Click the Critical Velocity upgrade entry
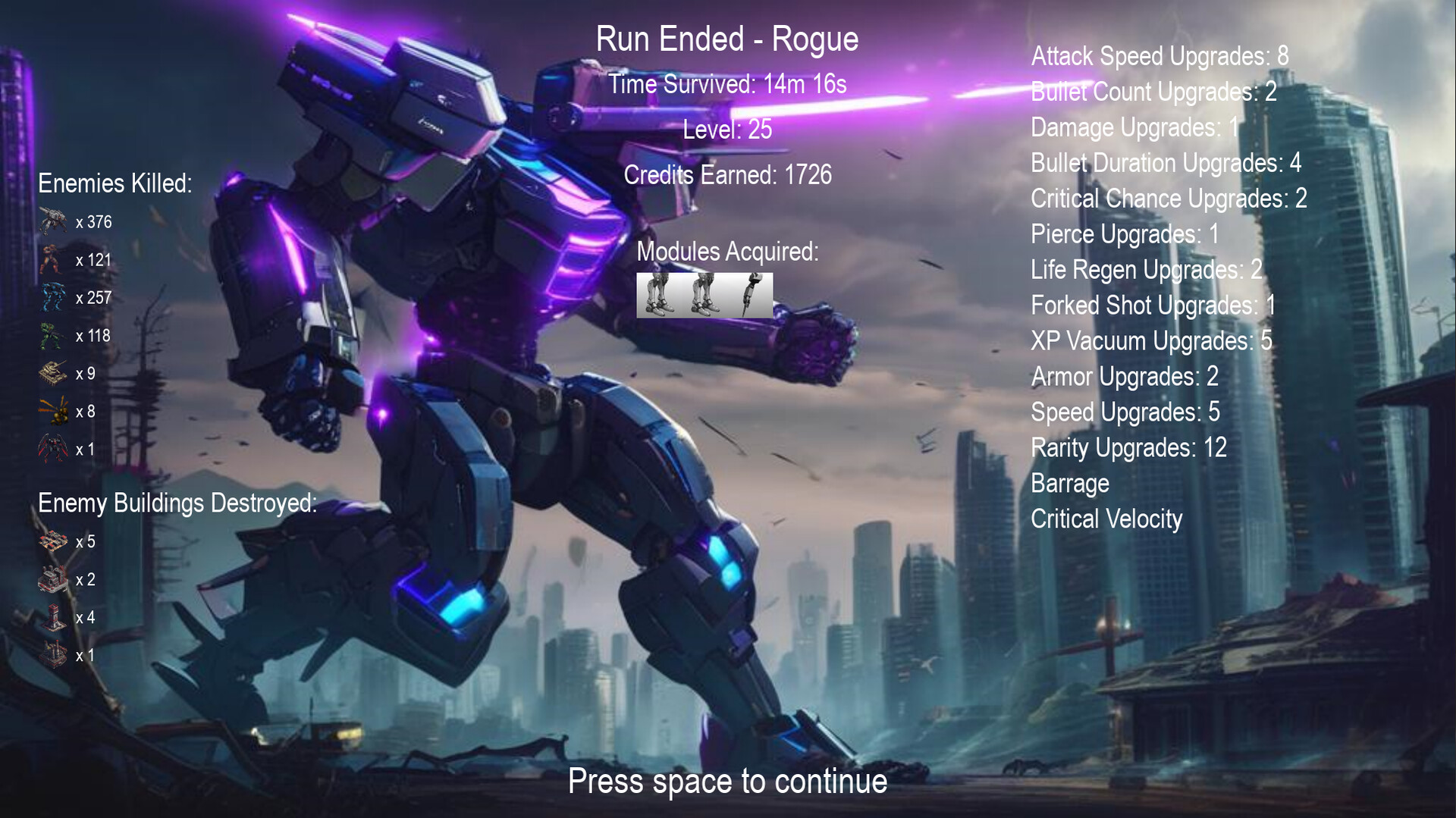The width and height of the screenshot is (1456, 818). (x=1106, y=519)
